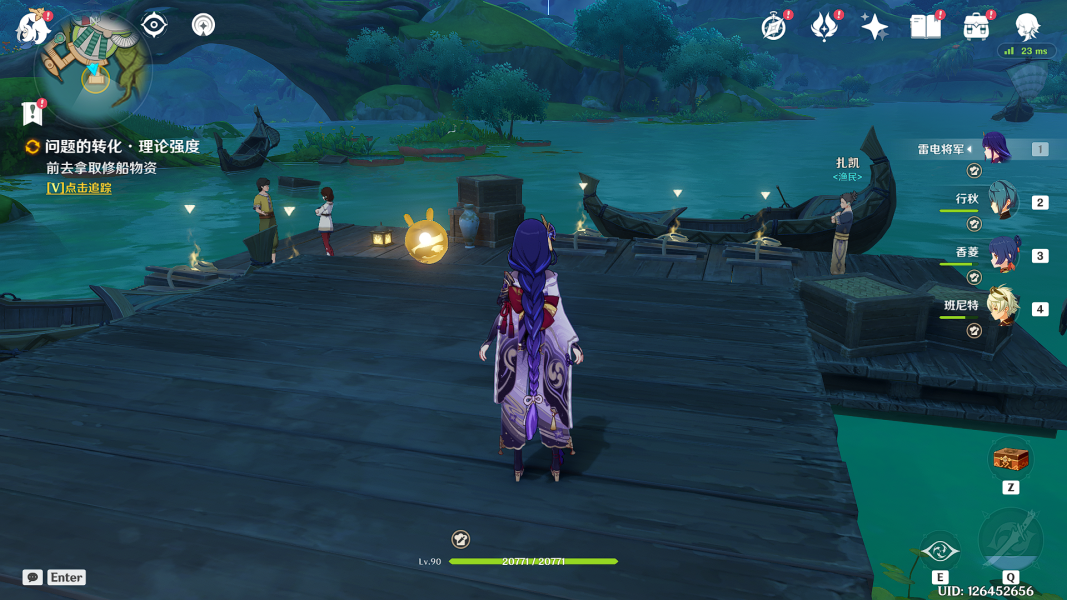
Task: Open the round icon right of the eye
Action: point(203,25)
